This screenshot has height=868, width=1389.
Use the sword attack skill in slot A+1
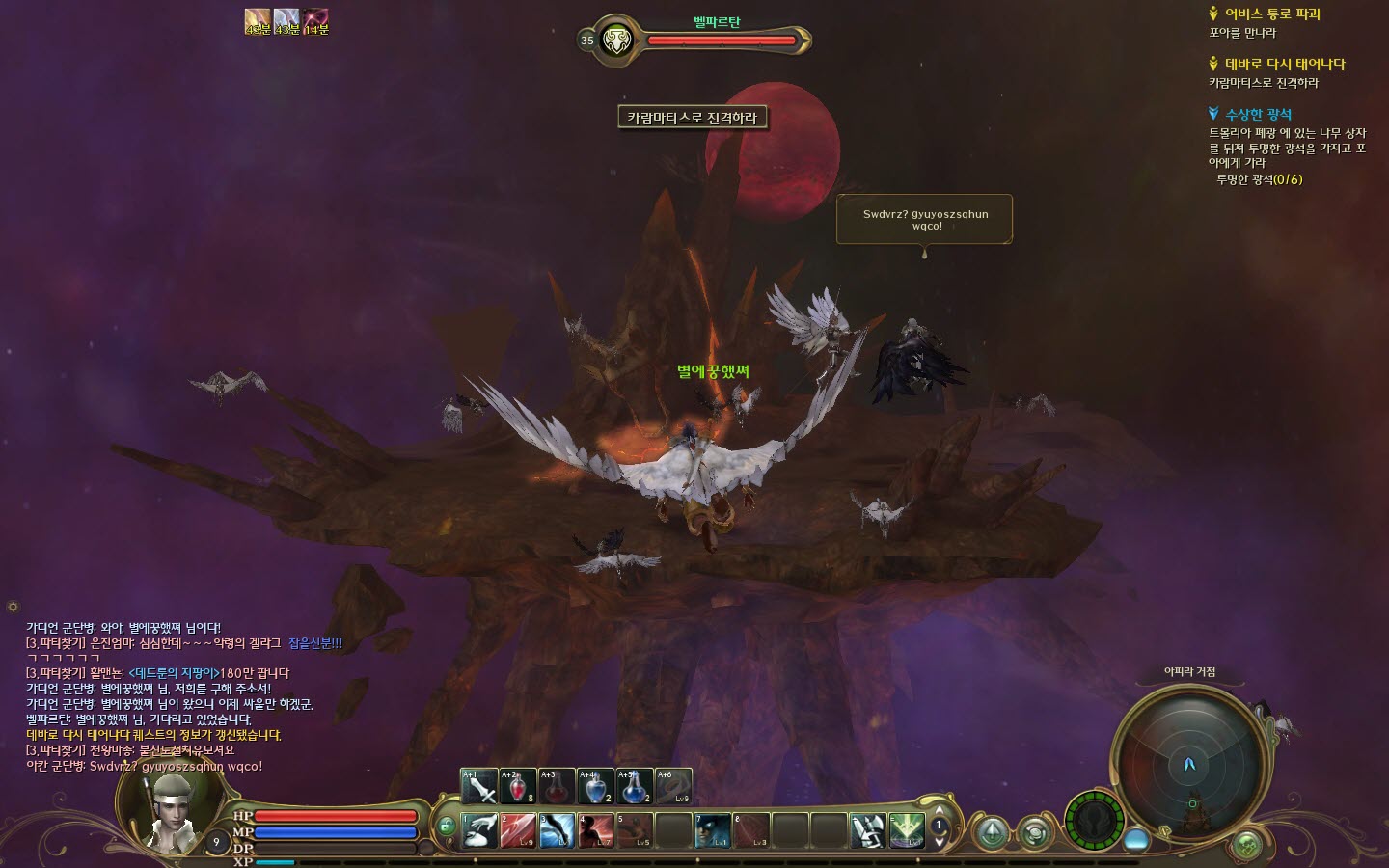479,787
